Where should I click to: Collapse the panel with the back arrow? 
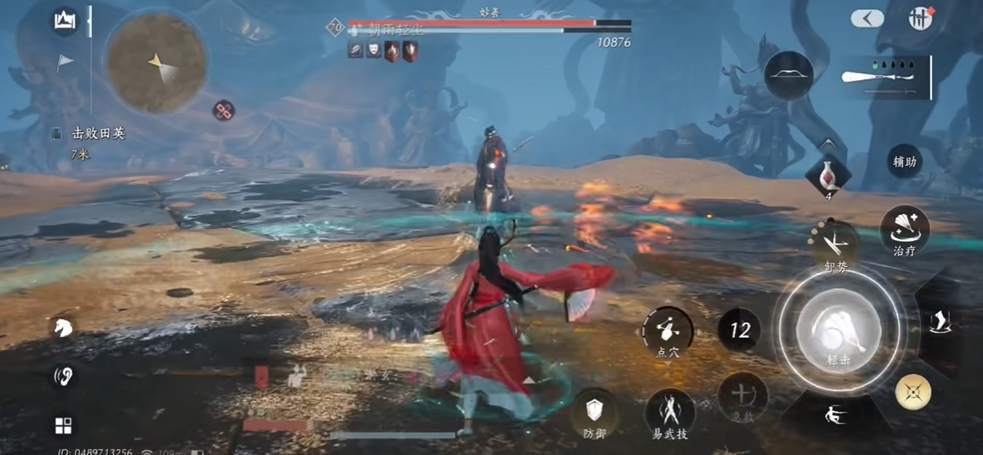tap(867, 18)
